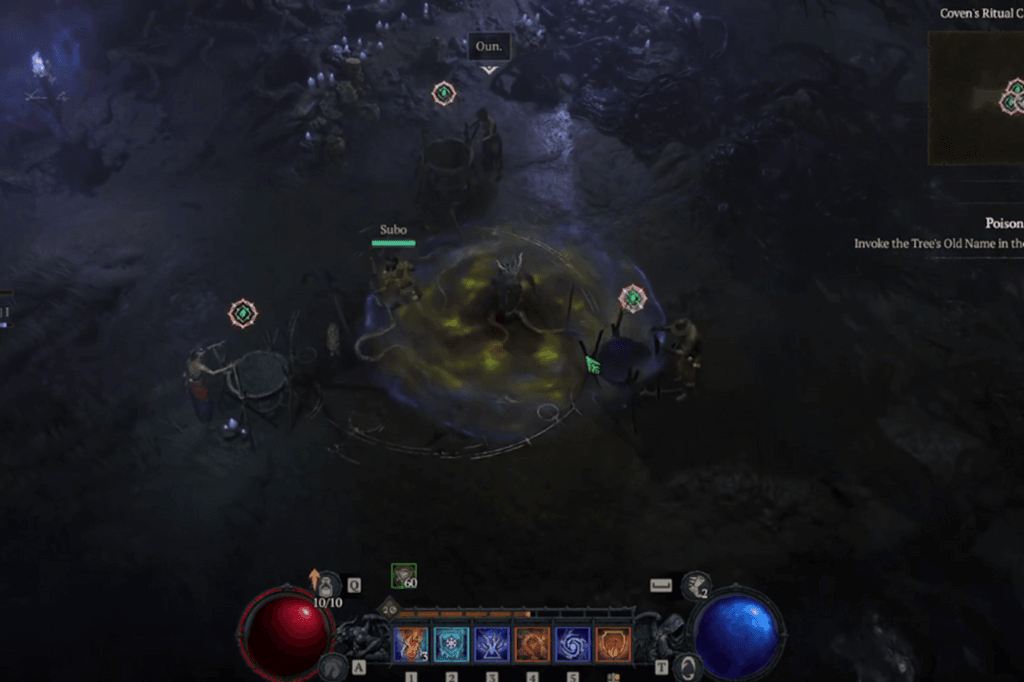
Task: Use the health potion showing 10/10
Action: (327, 586)
